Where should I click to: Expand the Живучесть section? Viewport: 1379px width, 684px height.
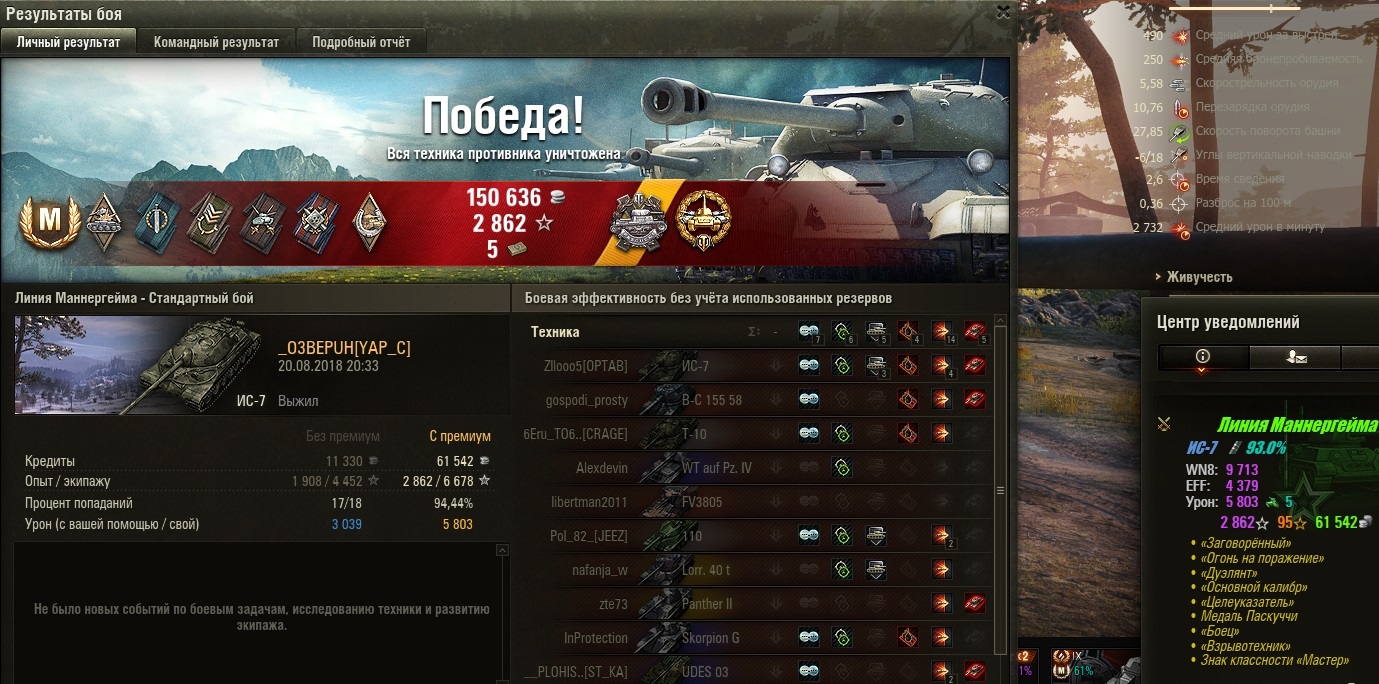(1197, 277)
